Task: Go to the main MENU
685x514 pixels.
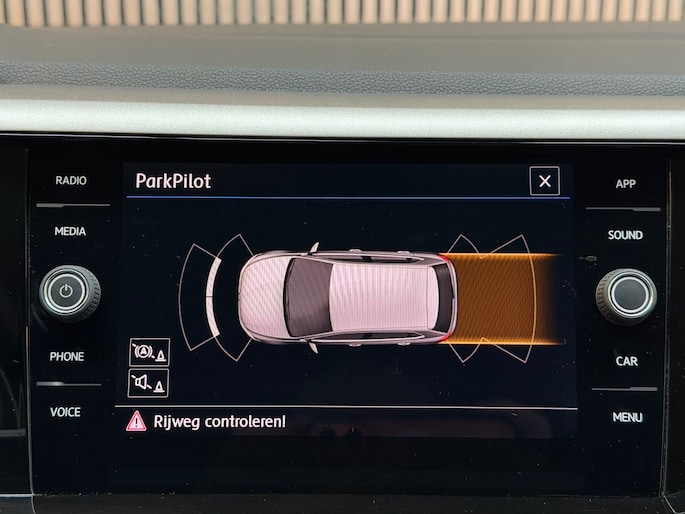Action: pos(627,417)
